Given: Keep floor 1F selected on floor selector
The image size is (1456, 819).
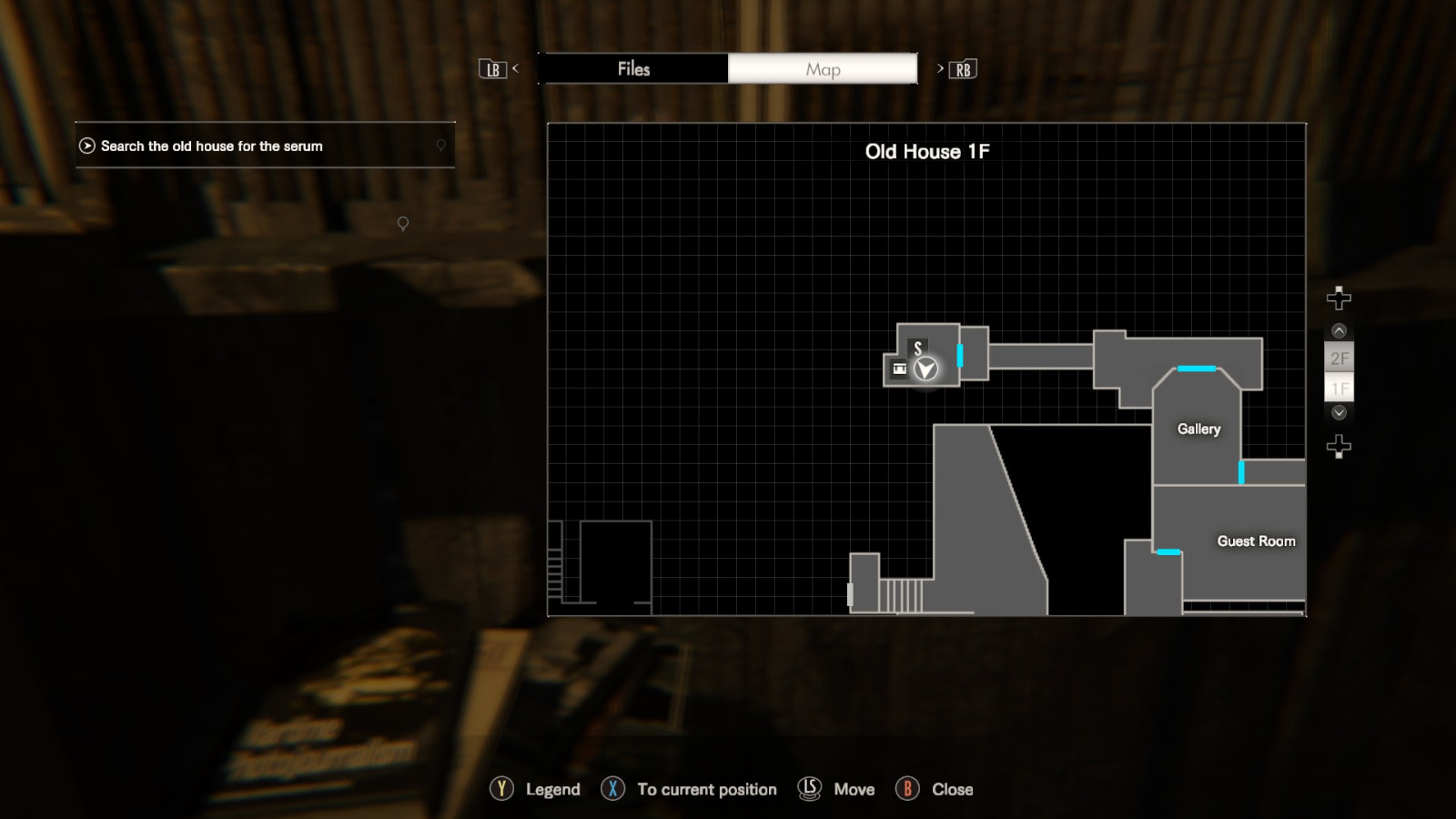Looking at the screenshot, I should point(1339,388).
